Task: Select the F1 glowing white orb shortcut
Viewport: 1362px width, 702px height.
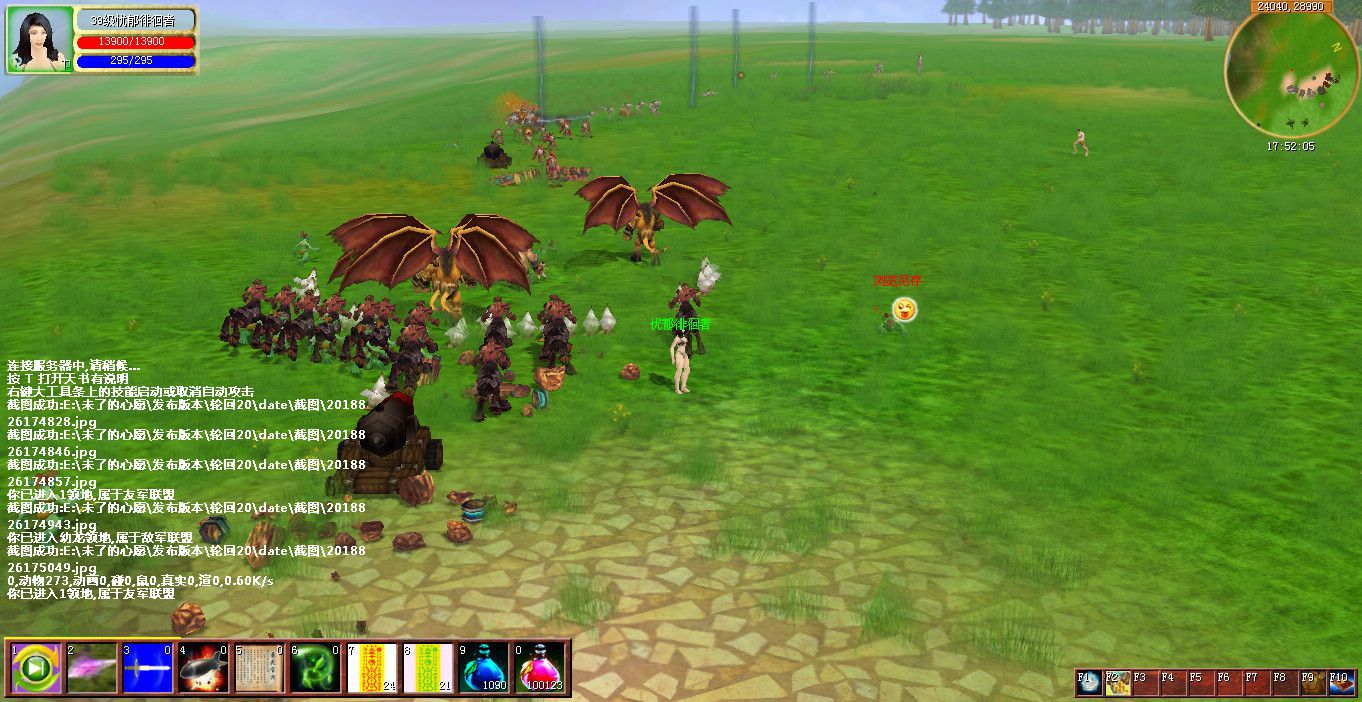Action: click(x=1089, y=683)
